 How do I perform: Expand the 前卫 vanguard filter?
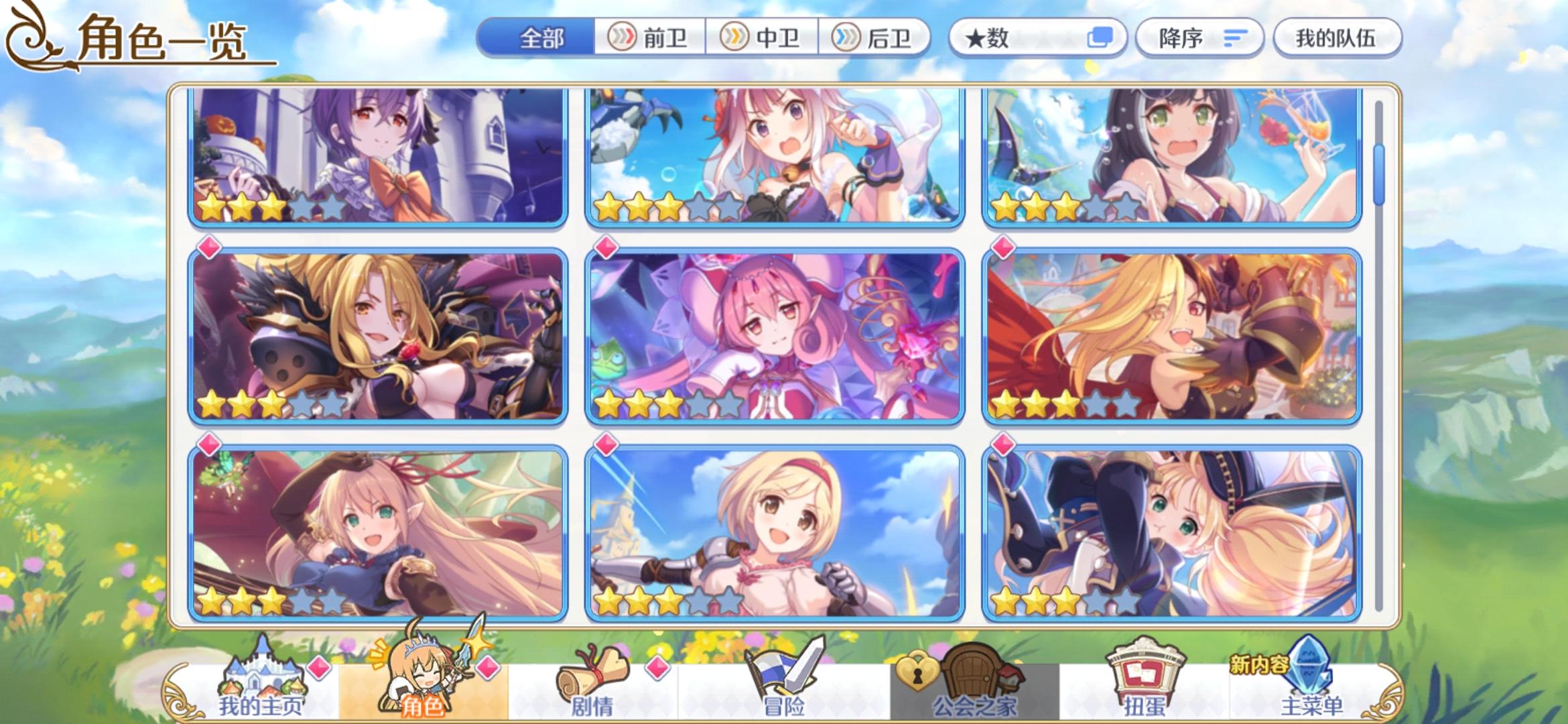click(647, 38)
